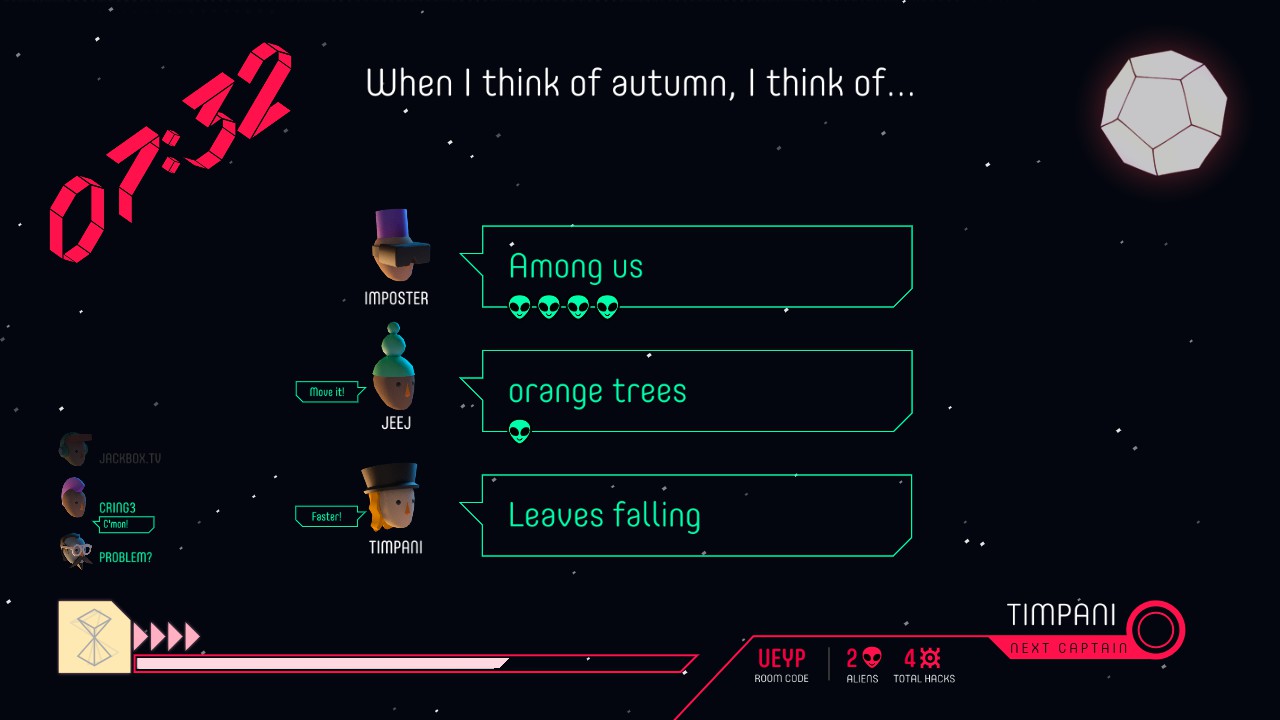Pick the "Leaves falling" answer bubble
Viewport: 1280px width, 720px height.
pyautogui.click(x=697, y=515)
